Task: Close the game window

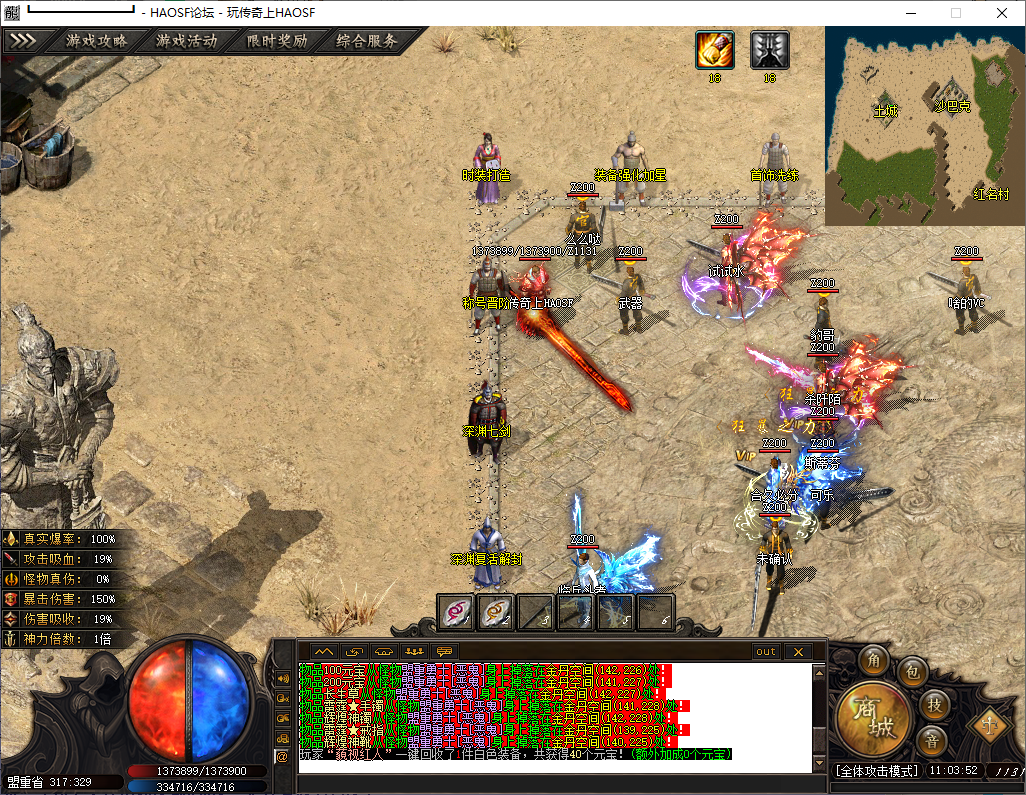Action: [1002, 12]
